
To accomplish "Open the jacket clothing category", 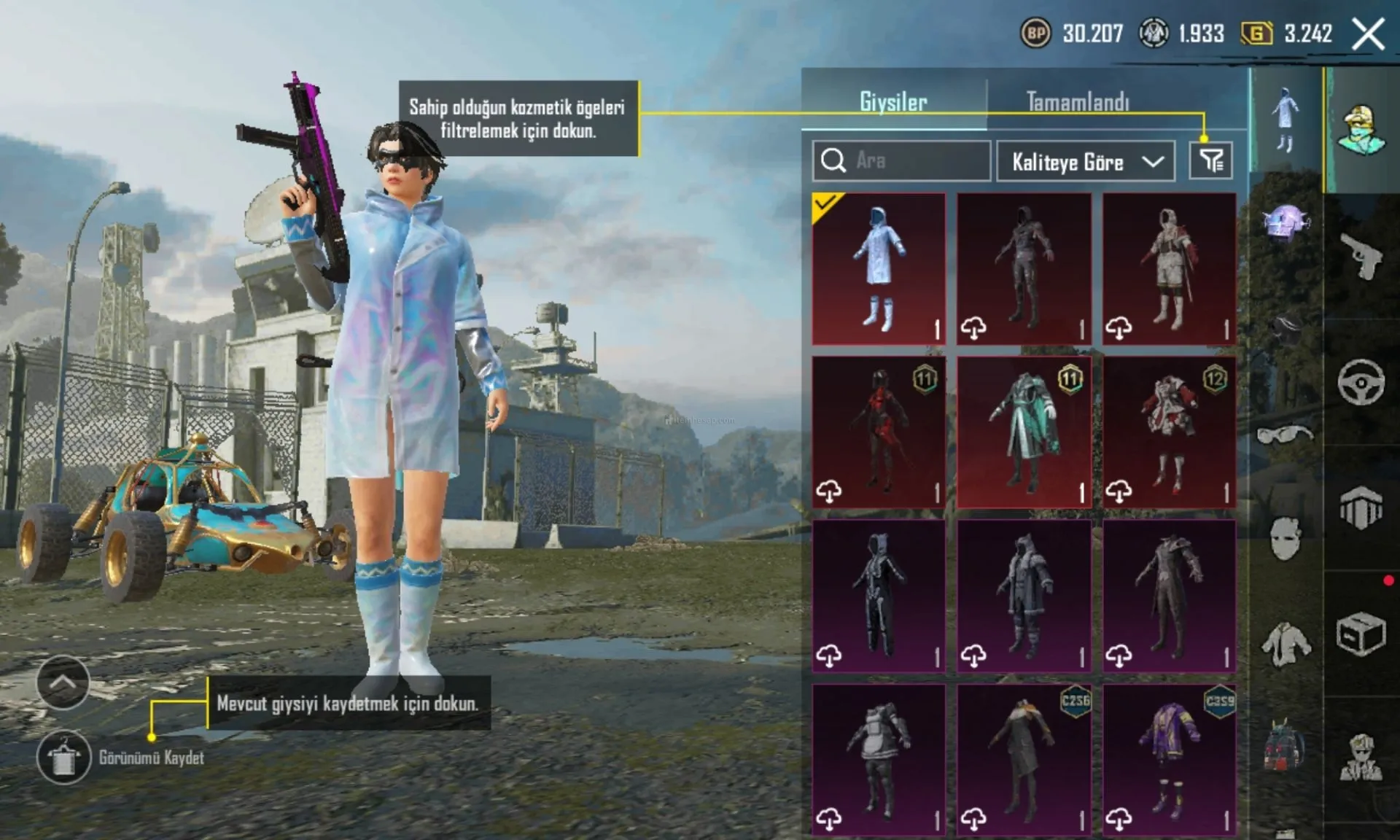I will point(1285,643).
